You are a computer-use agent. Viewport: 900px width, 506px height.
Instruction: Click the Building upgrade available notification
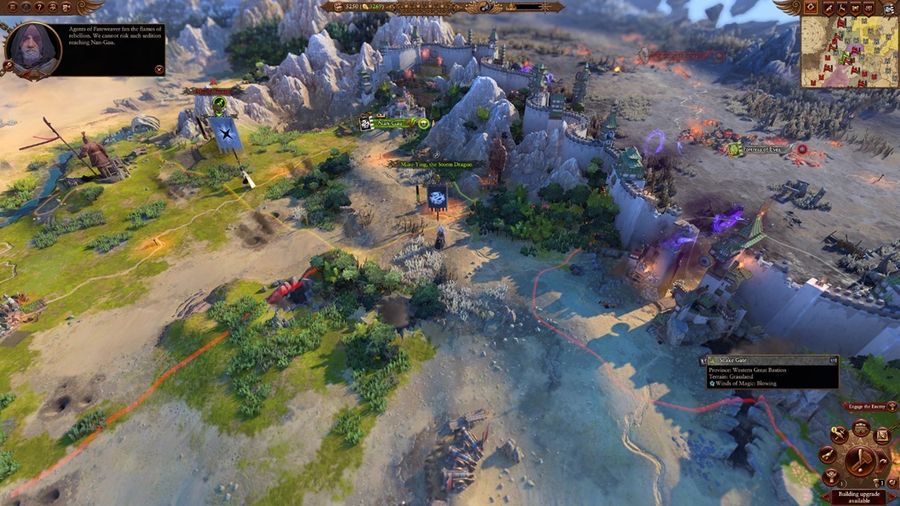click(859, 496)
